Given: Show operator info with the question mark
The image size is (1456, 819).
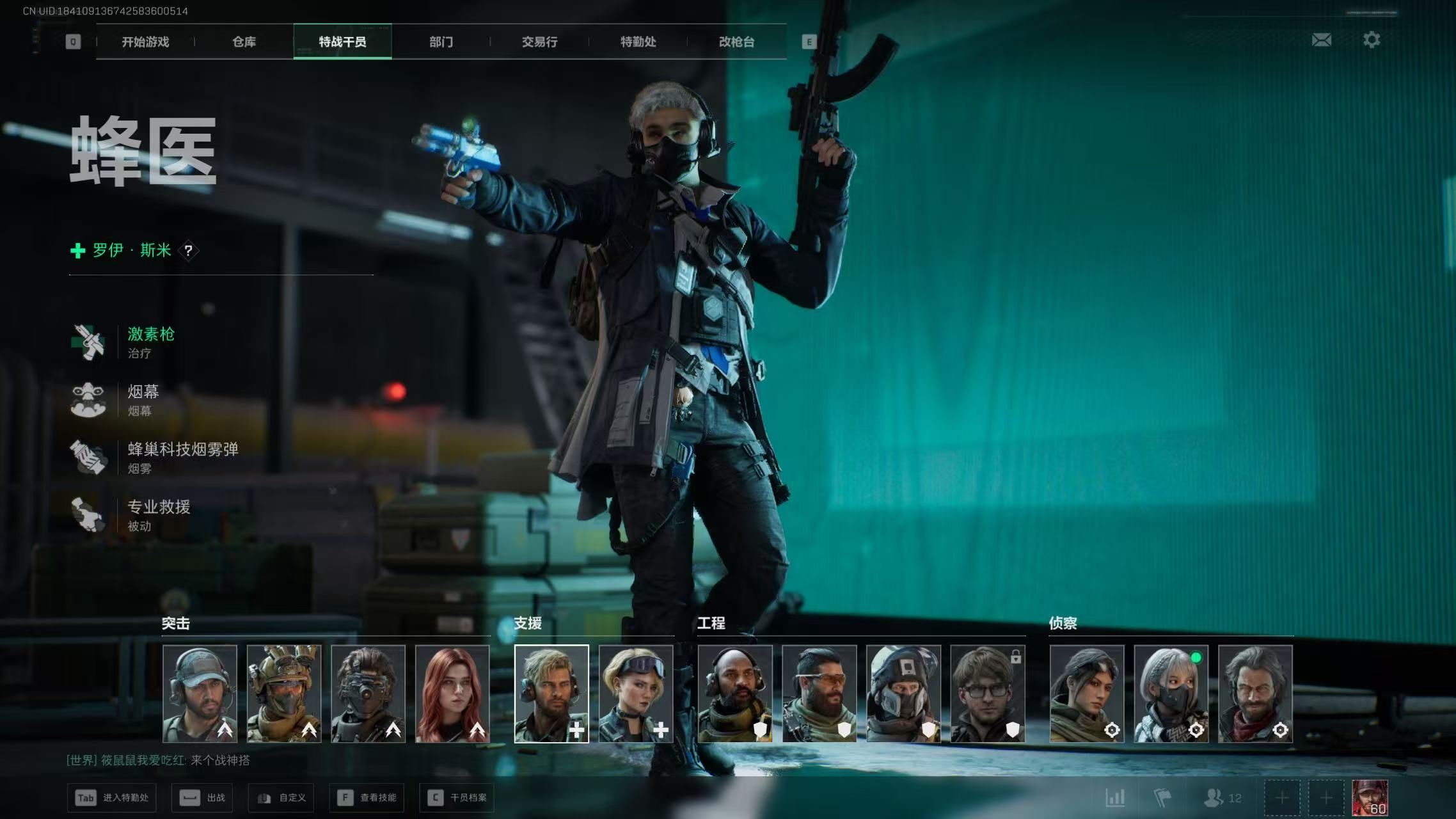Looking at the screenshot, I should tap(188, 251).
